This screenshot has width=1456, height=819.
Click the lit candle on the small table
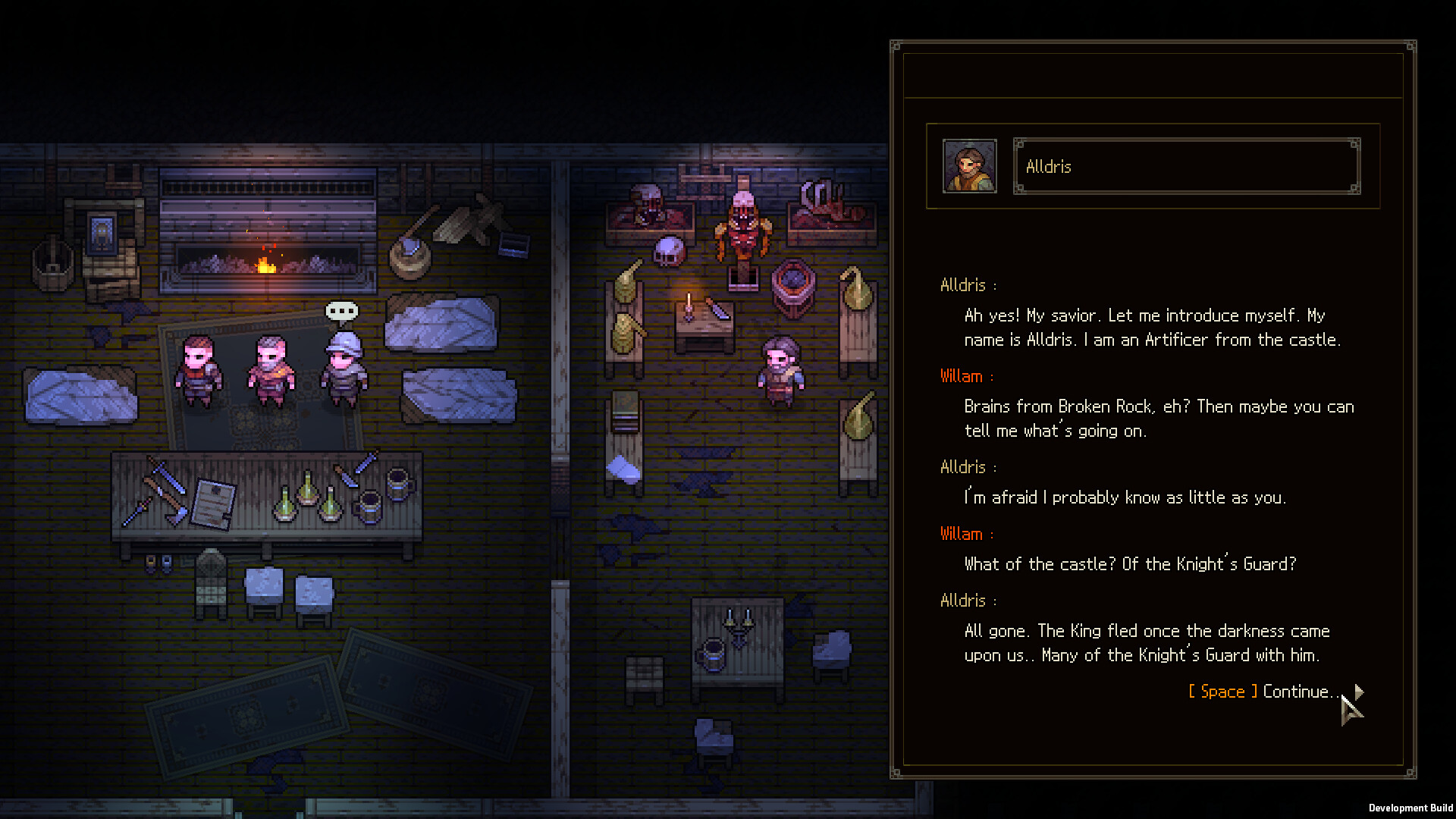pos(689,305)
